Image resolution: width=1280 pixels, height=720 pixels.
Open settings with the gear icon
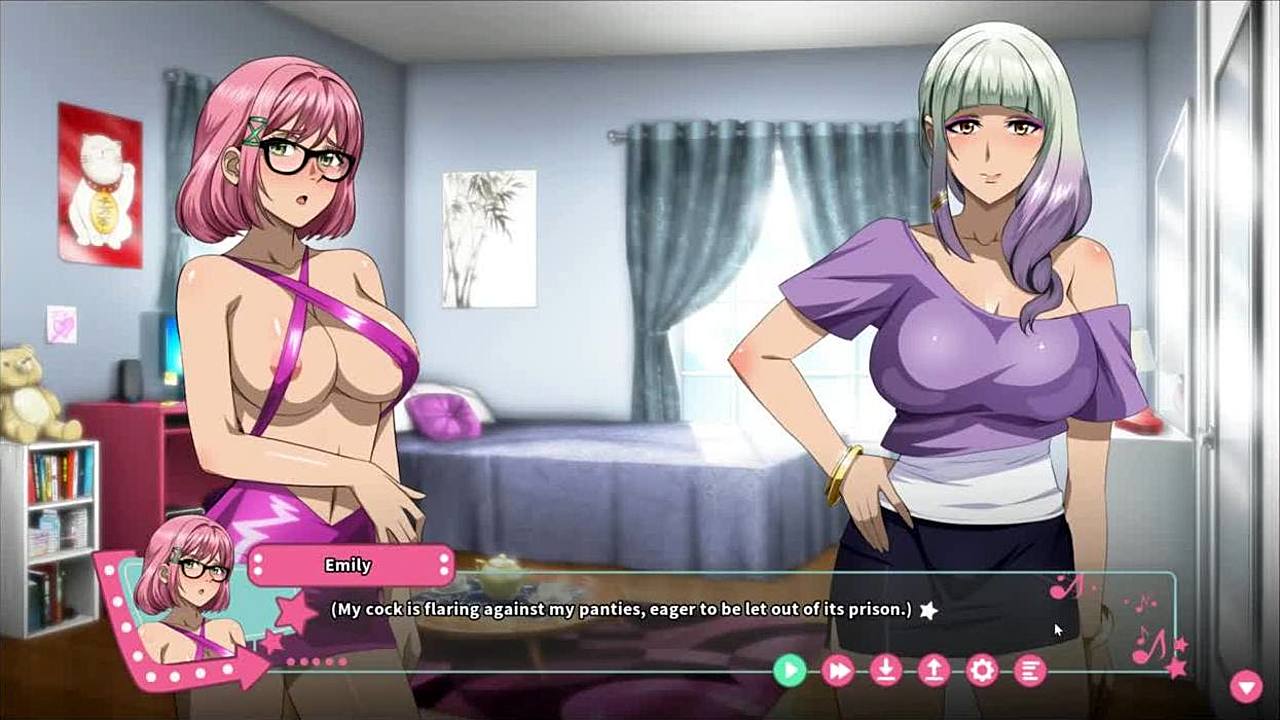point(982,670)
